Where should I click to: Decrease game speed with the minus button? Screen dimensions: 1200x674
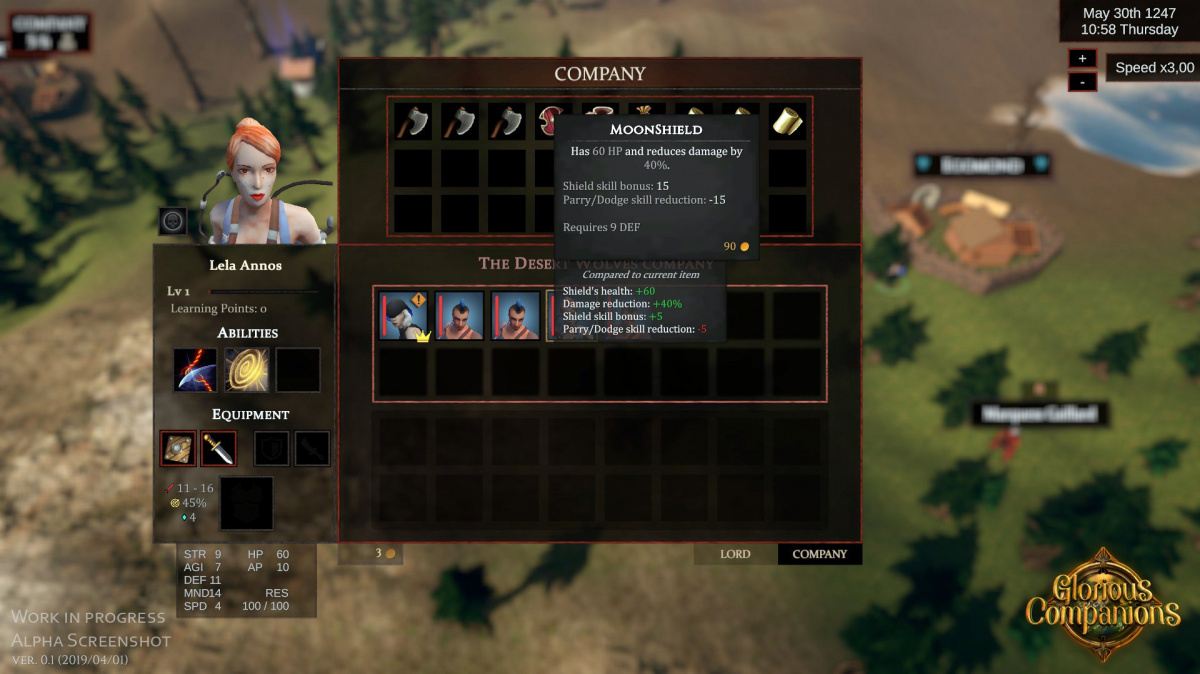pyautogui.click(x=1082, y=81)
